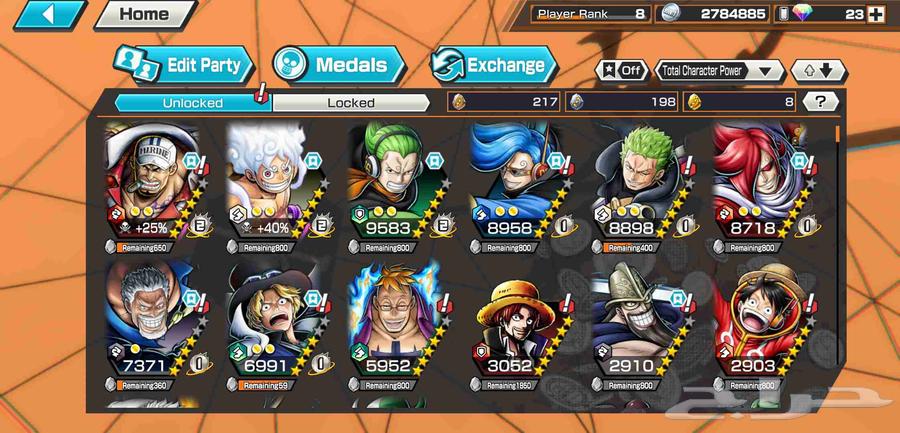Reverse sort order with the arrows button
Image resolution: width=900 pixels, height=433 pixels.
tap(818, 70)
